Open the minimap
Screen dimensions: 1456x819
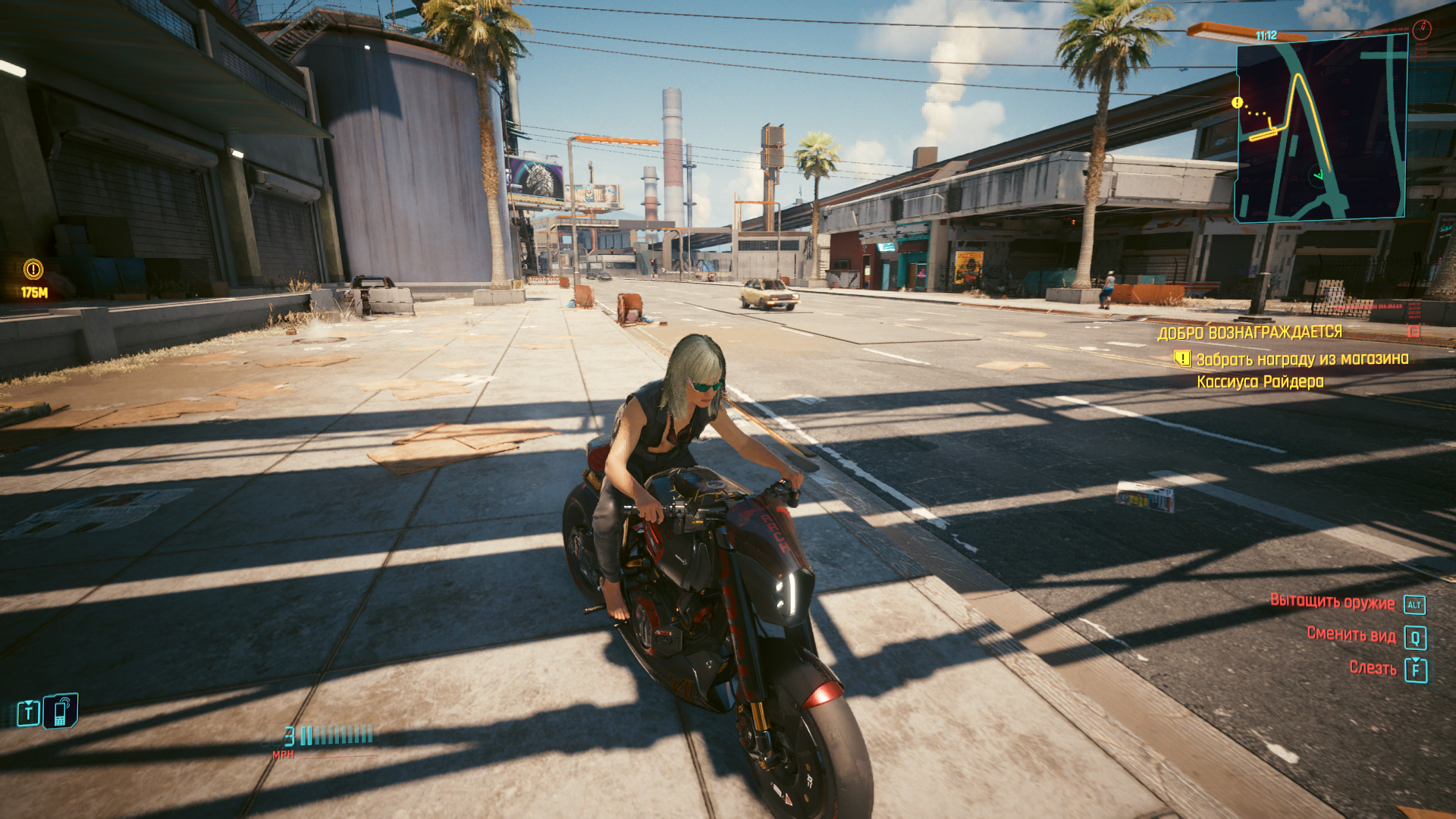(x=1321, y=127)
